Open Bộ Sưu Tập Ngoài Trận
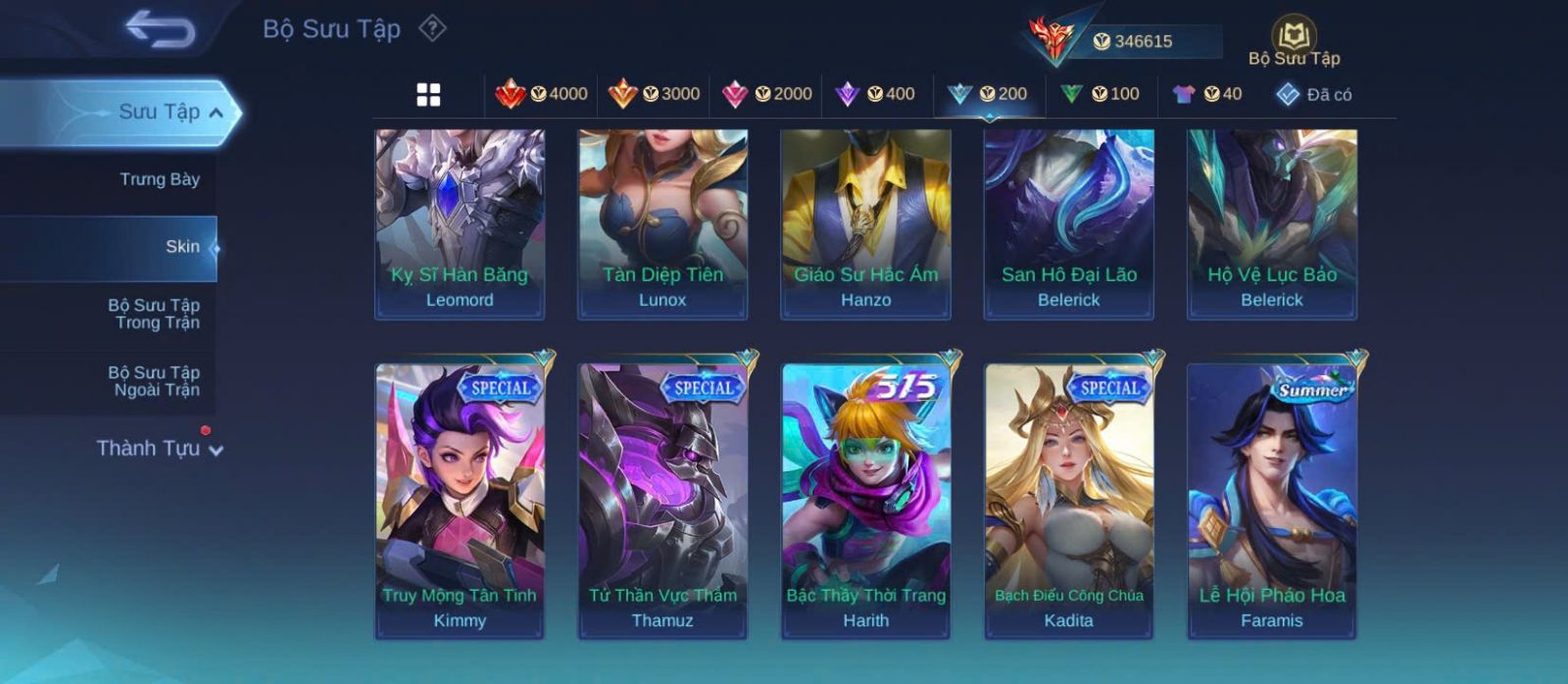 click(x=154, y=381)
